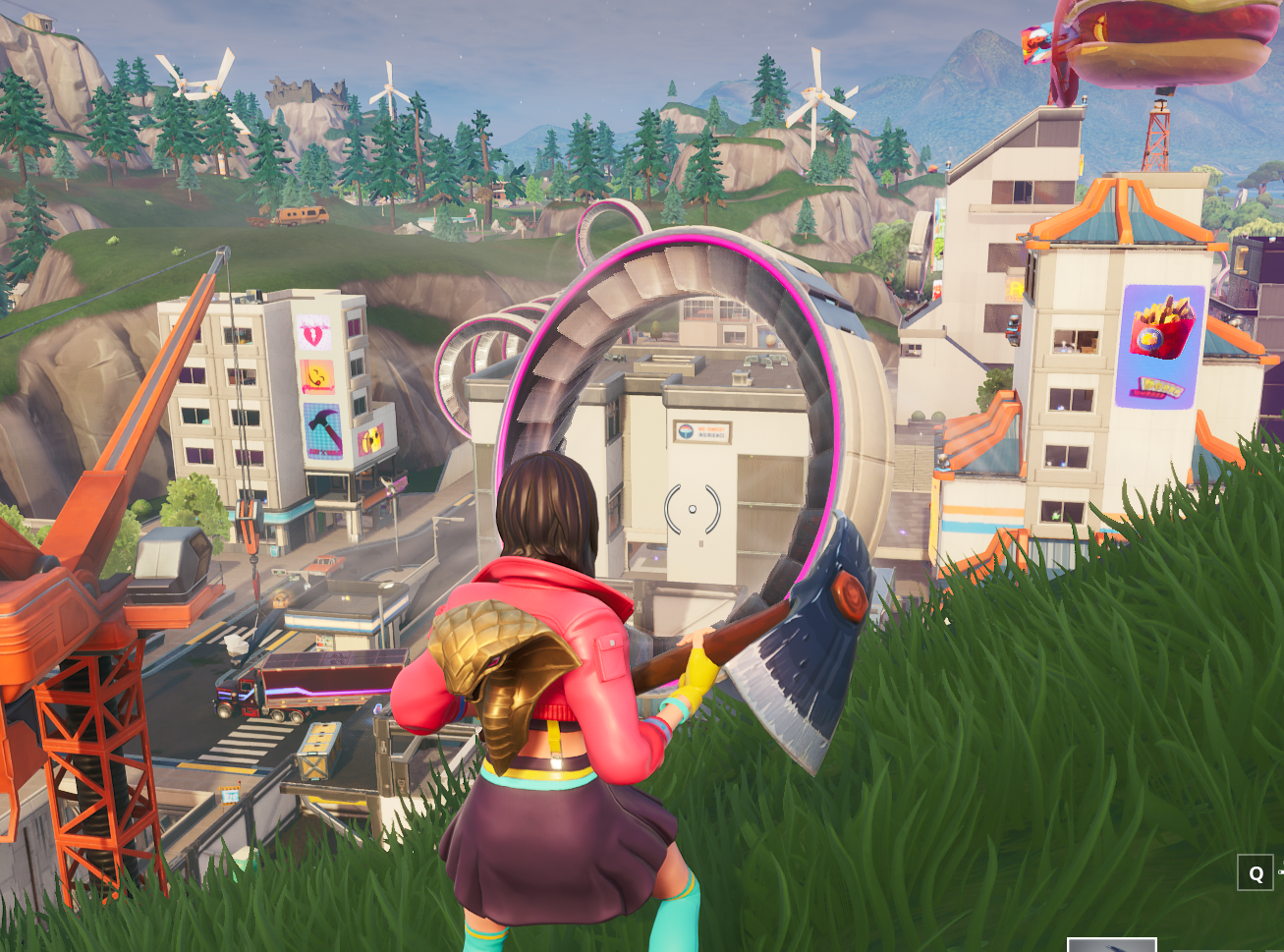
Task: Select the purple hammer poster
Action: click(x=322, y=427)
